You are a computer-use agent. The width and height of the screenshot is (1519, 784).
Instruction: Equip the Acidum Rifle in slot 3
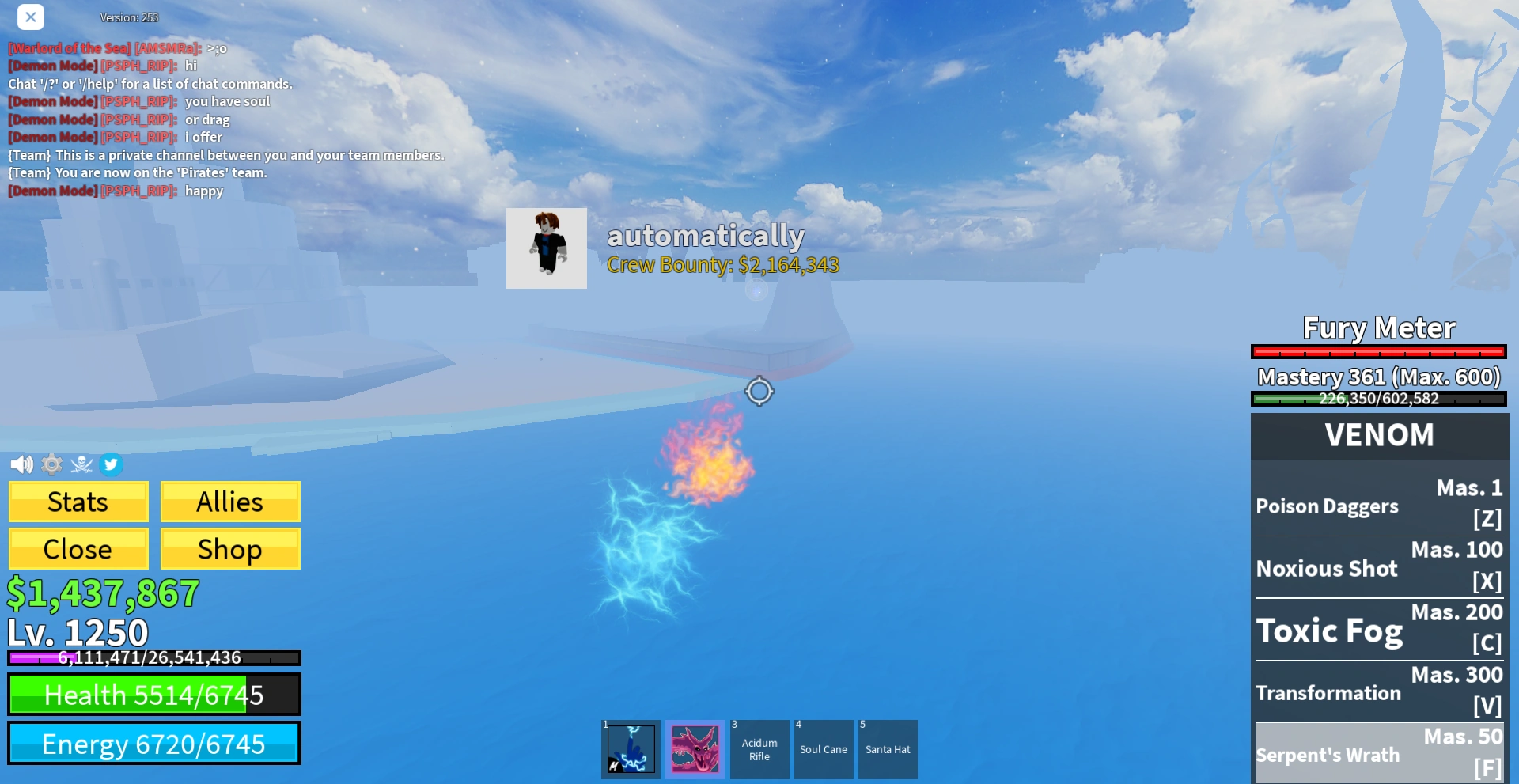(759, 748)
